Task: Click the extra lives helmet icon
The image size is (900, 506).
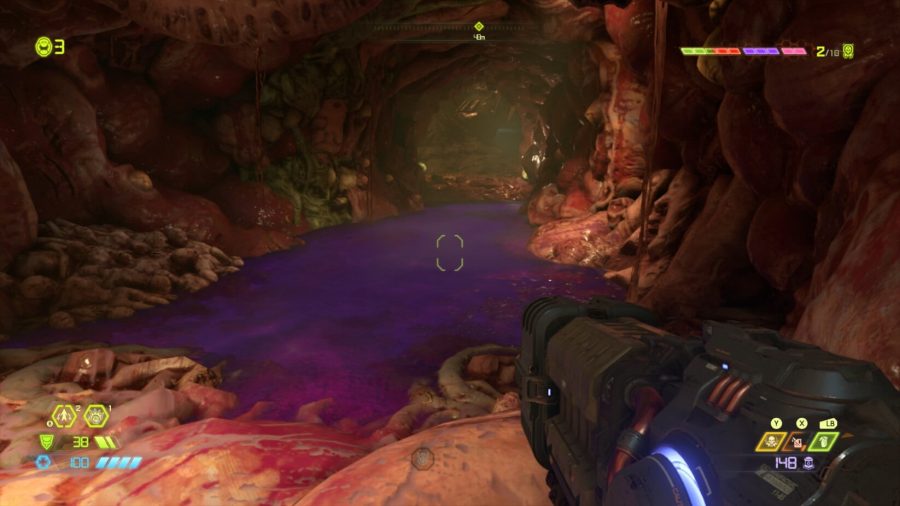Action: coord(44,46)
